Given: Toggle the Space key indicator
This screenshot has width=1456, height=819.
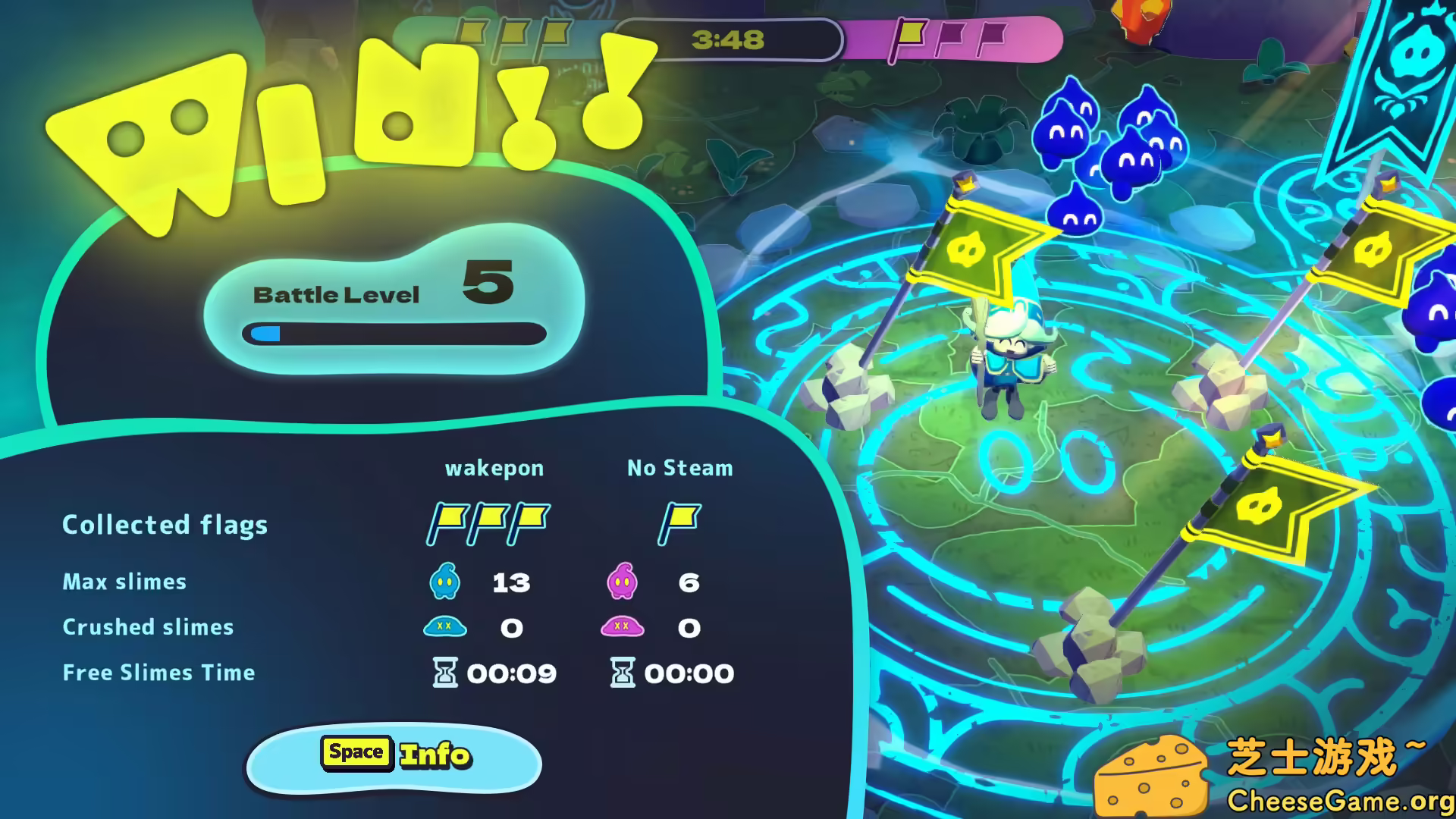Looking at the screenshot, I should 356,752.
